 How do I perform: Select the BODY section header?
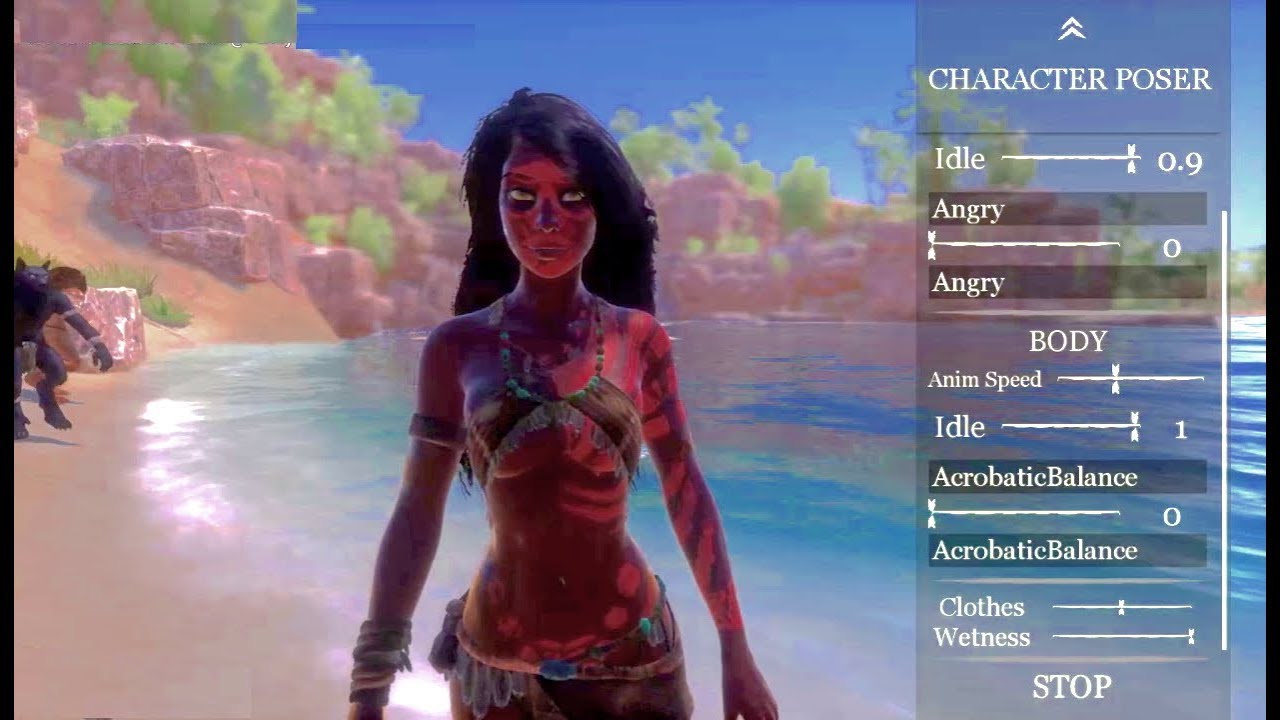1068,341
